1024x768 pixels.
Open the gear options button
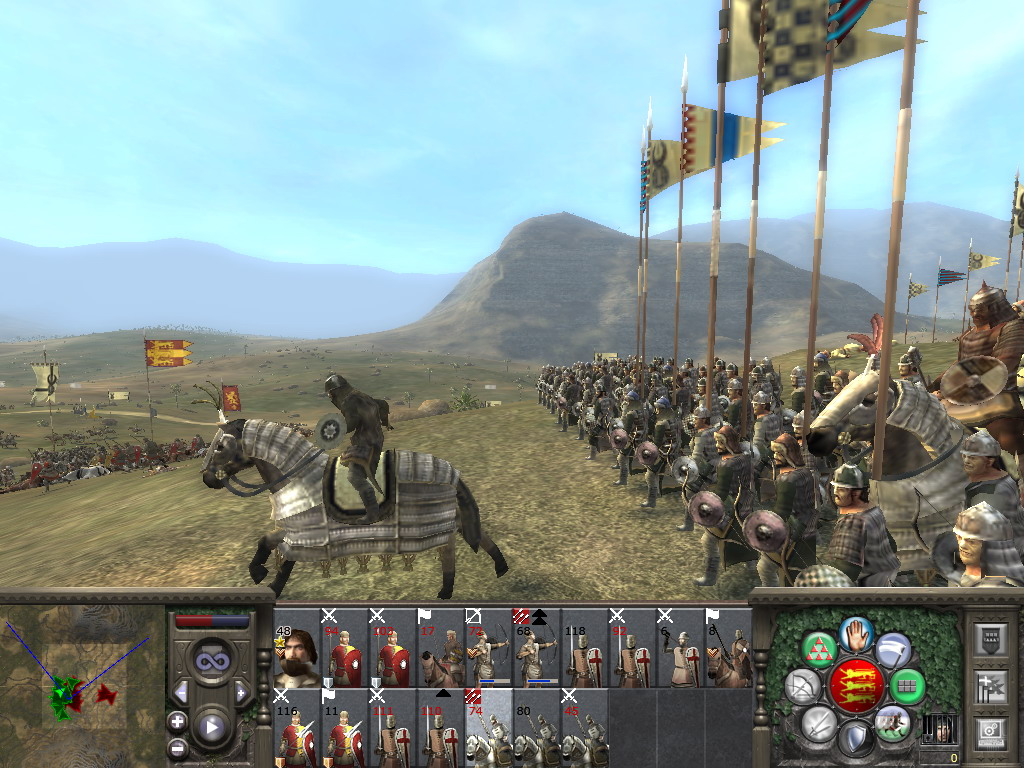[988, 732]
